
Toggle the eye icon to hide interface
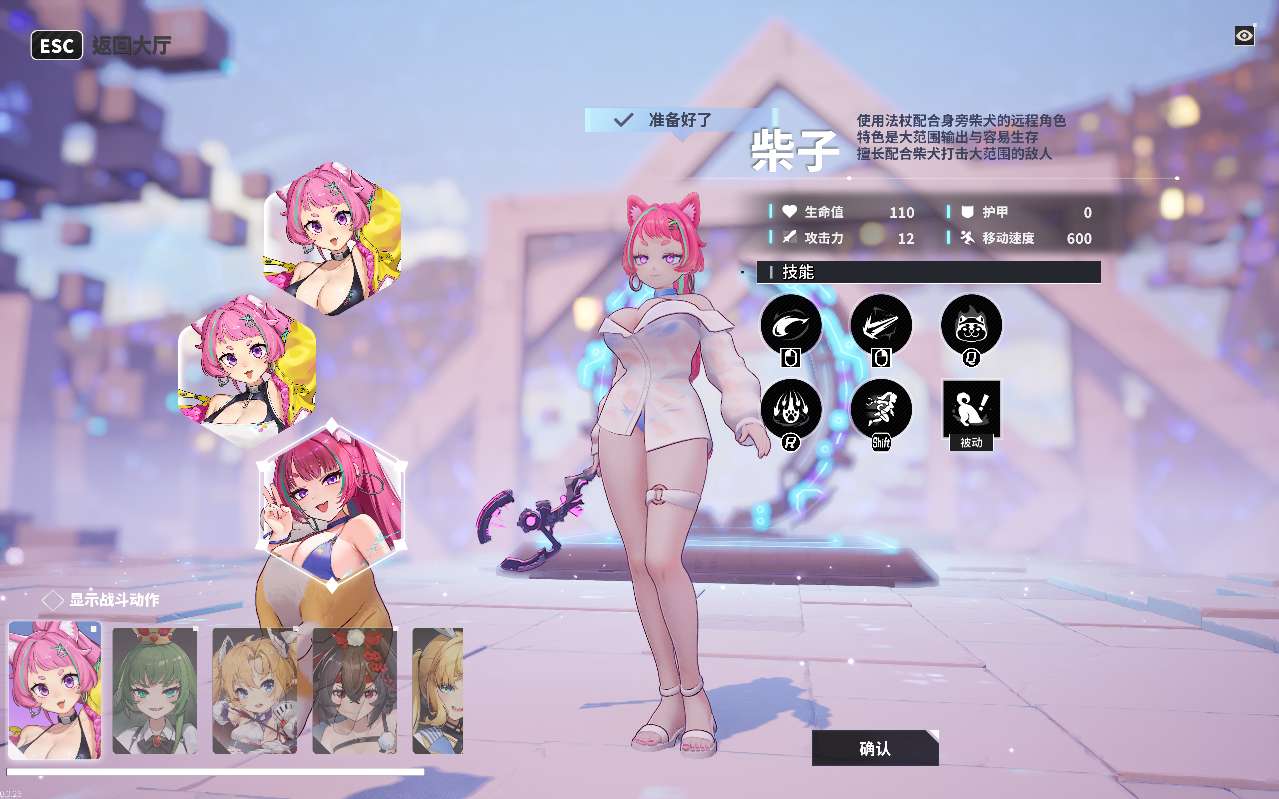[x=1244, y=36]
